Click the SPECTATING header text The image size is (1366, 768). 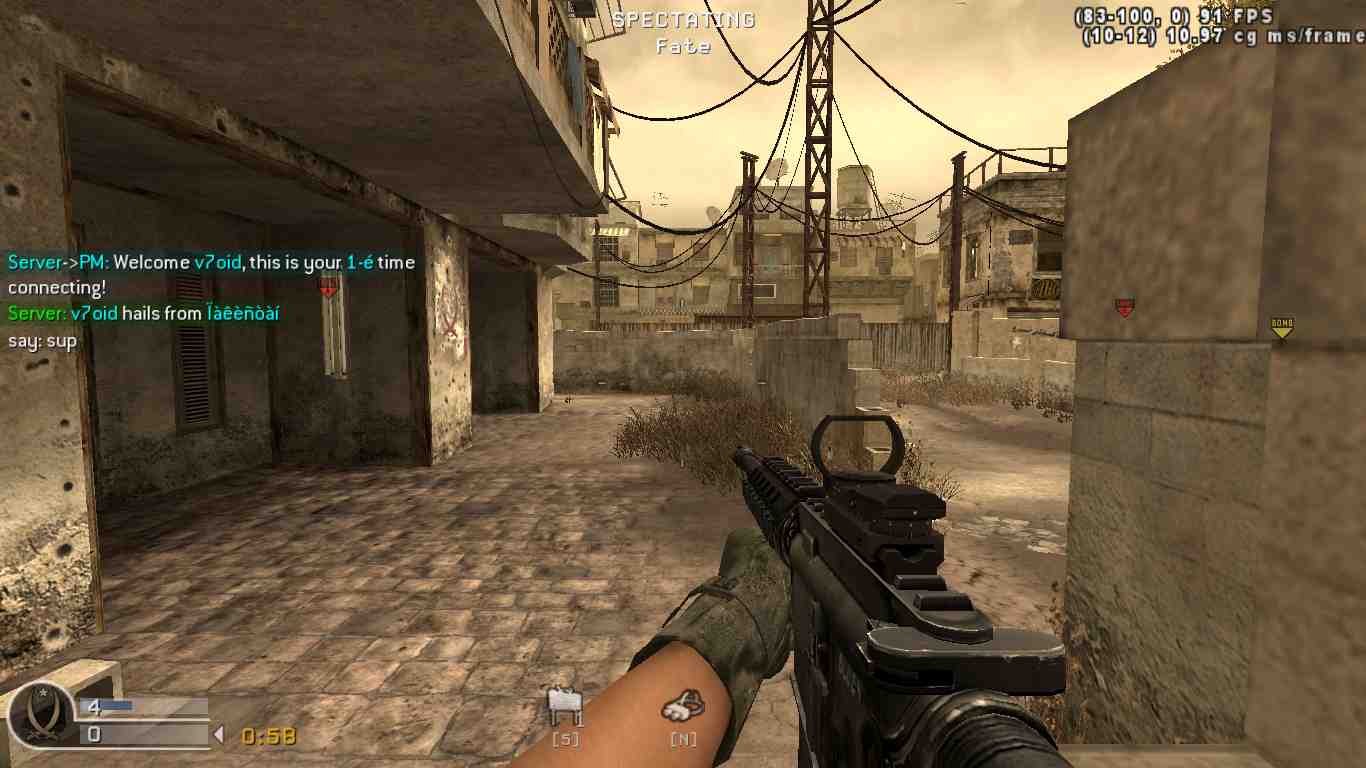pyautogui.click(x=683, y=19)
